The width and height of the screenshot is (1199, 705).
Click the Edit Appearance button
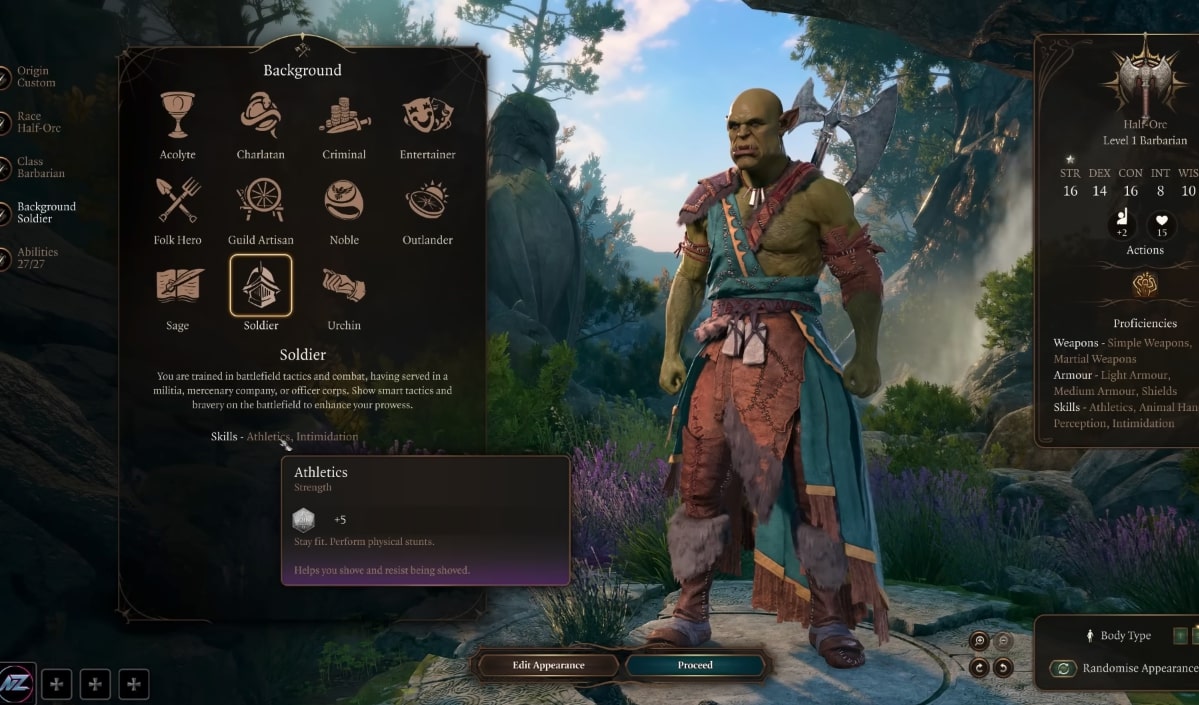point(548,665)
